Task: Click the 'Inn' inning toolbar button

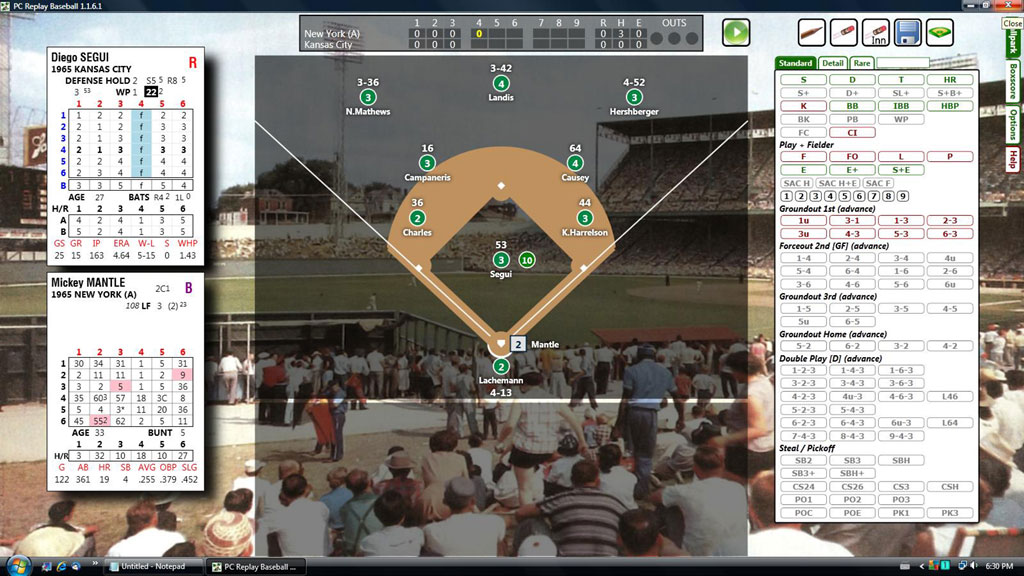Action: [x=876, y=33]
